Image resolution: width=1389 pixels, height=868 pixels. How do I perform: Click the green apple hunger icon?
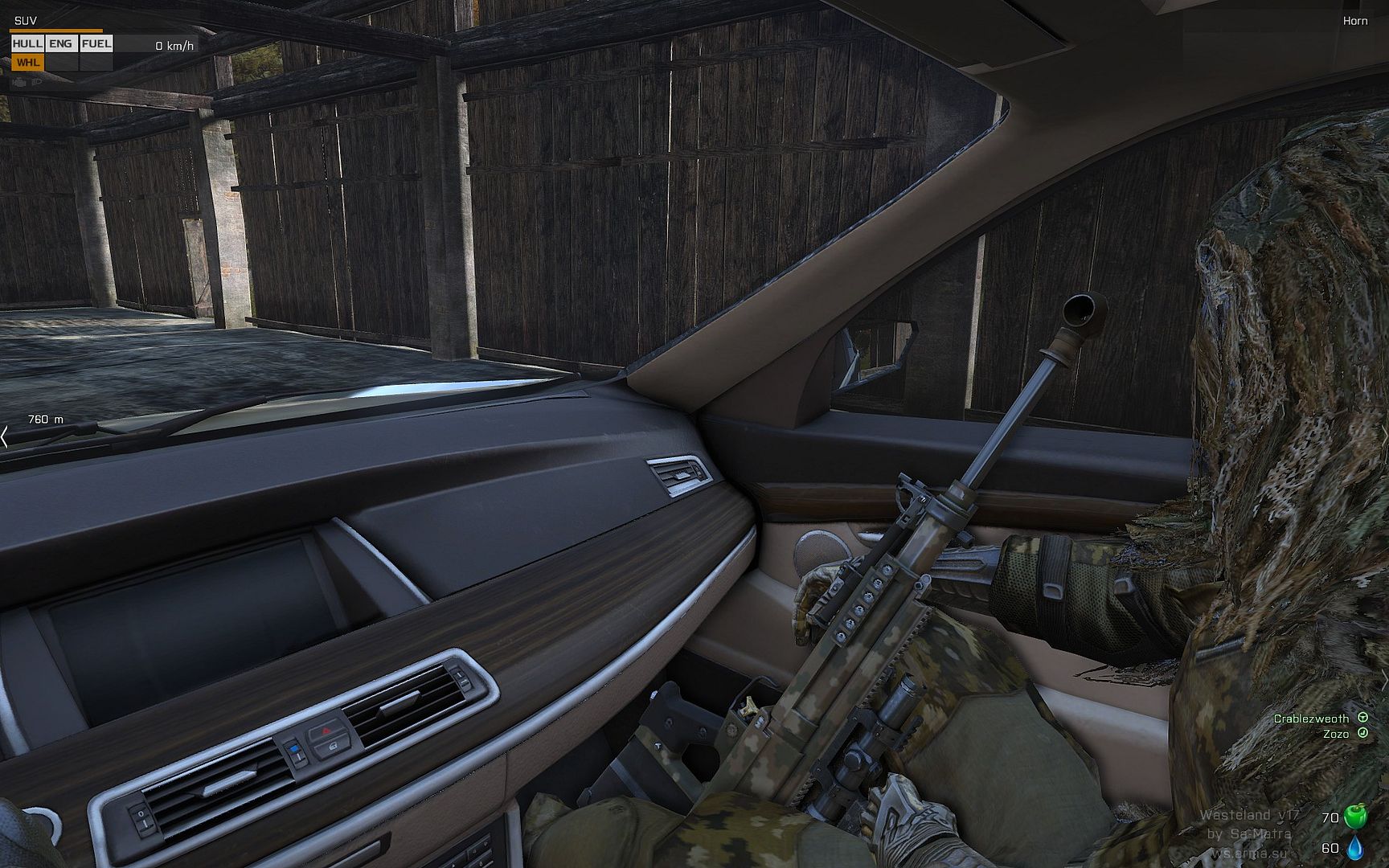coord(1355,816)
